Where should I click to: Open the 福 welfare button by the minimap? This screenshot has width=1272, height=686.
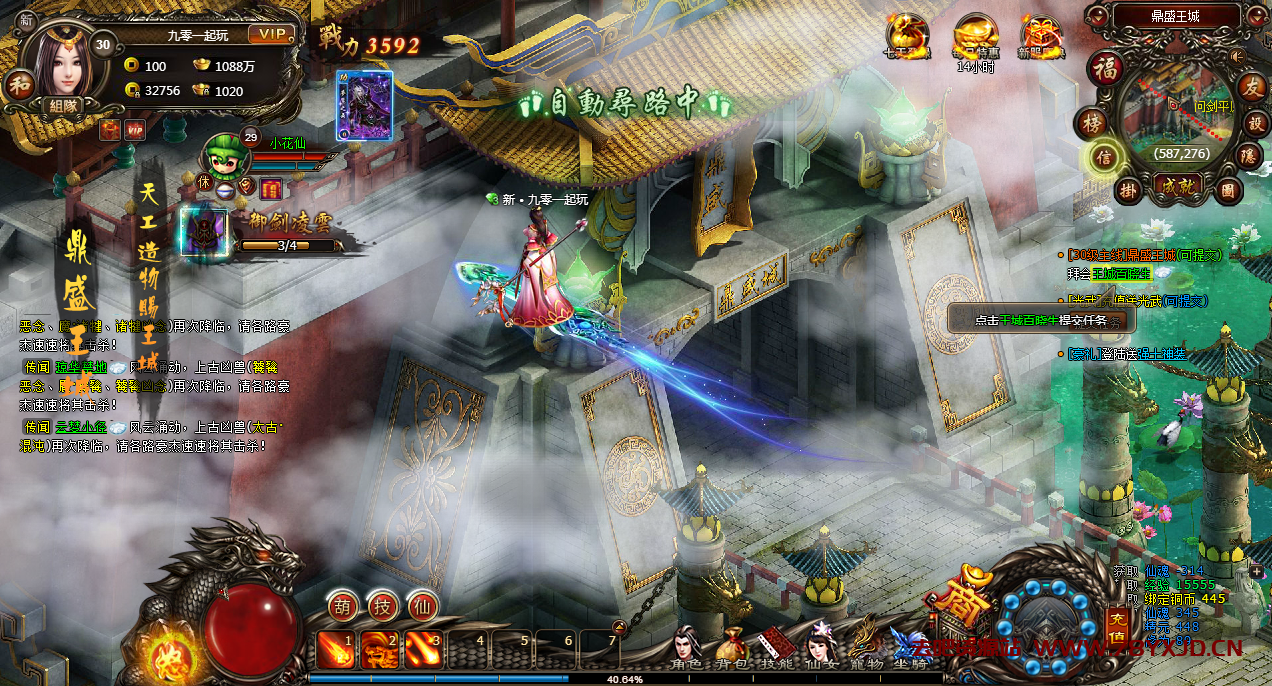coord(1106,68)
